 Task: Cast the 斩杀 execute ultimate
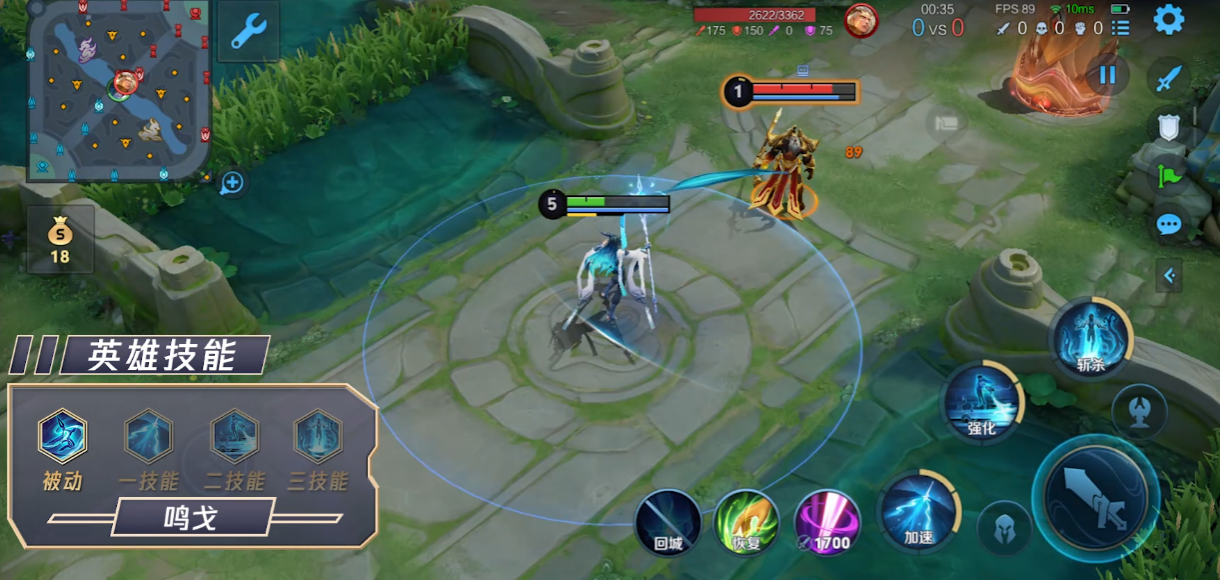pyautogui.click(x=1090, y=338)
